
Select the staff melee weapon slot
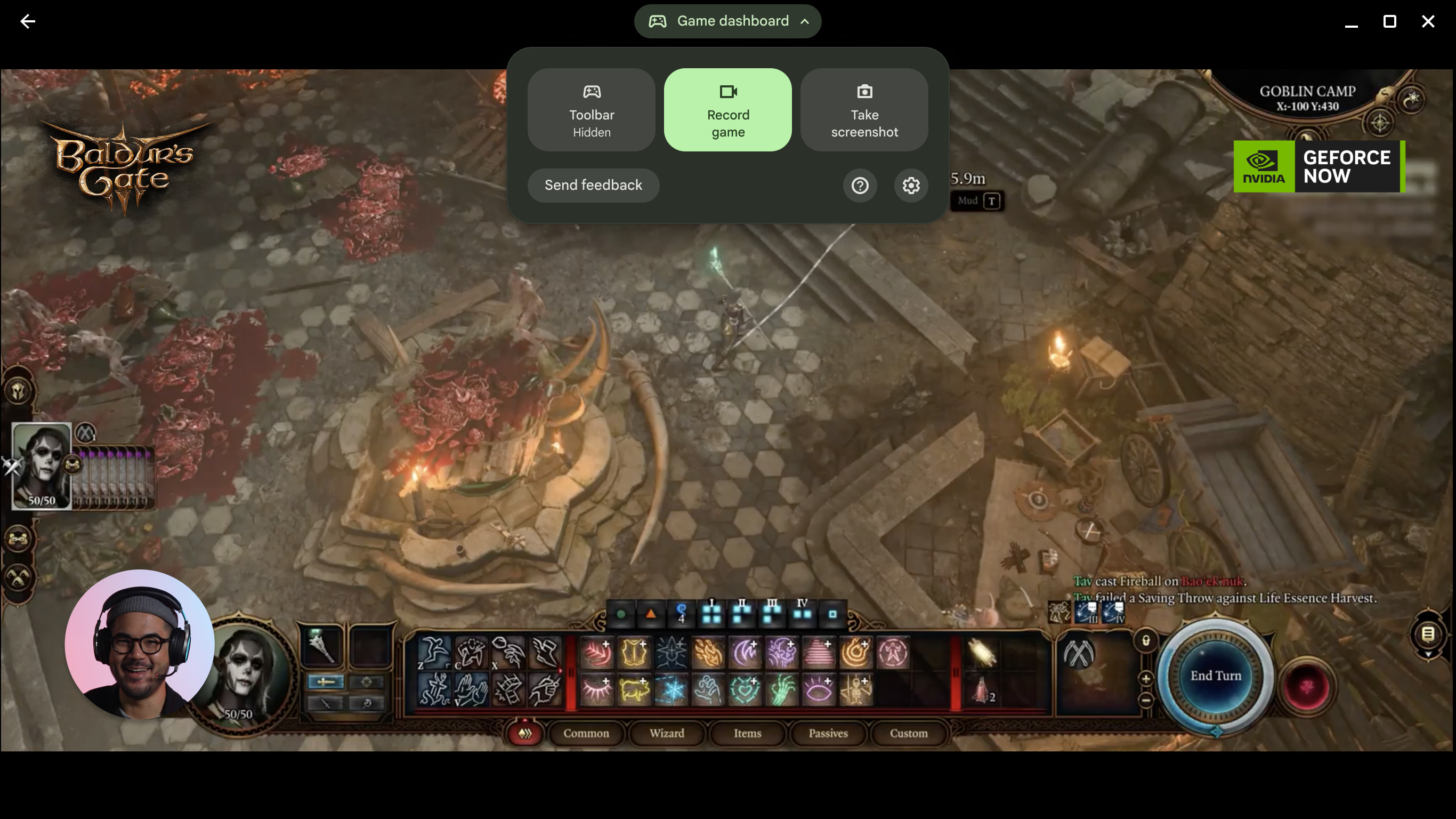(x=321, y=646)
